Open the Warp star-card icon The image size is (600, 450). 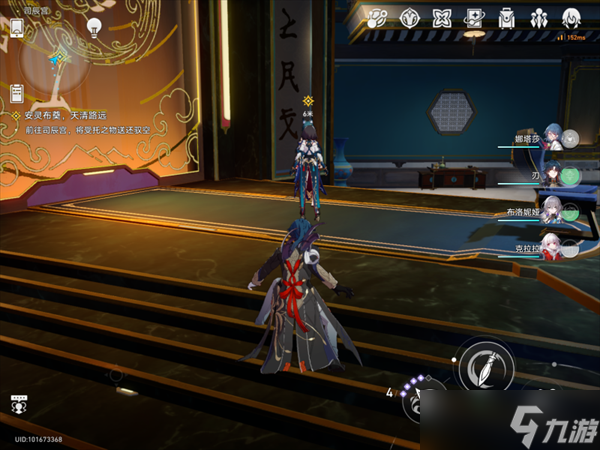click(x=475, y=17)
